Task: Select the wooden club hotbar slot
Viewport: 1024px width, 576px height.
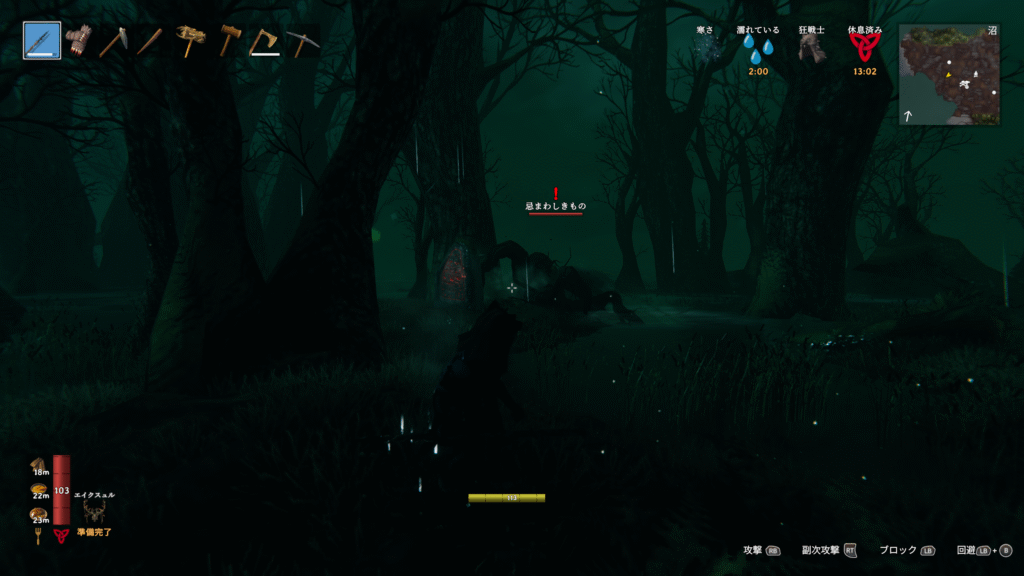Action: (150, 41)
